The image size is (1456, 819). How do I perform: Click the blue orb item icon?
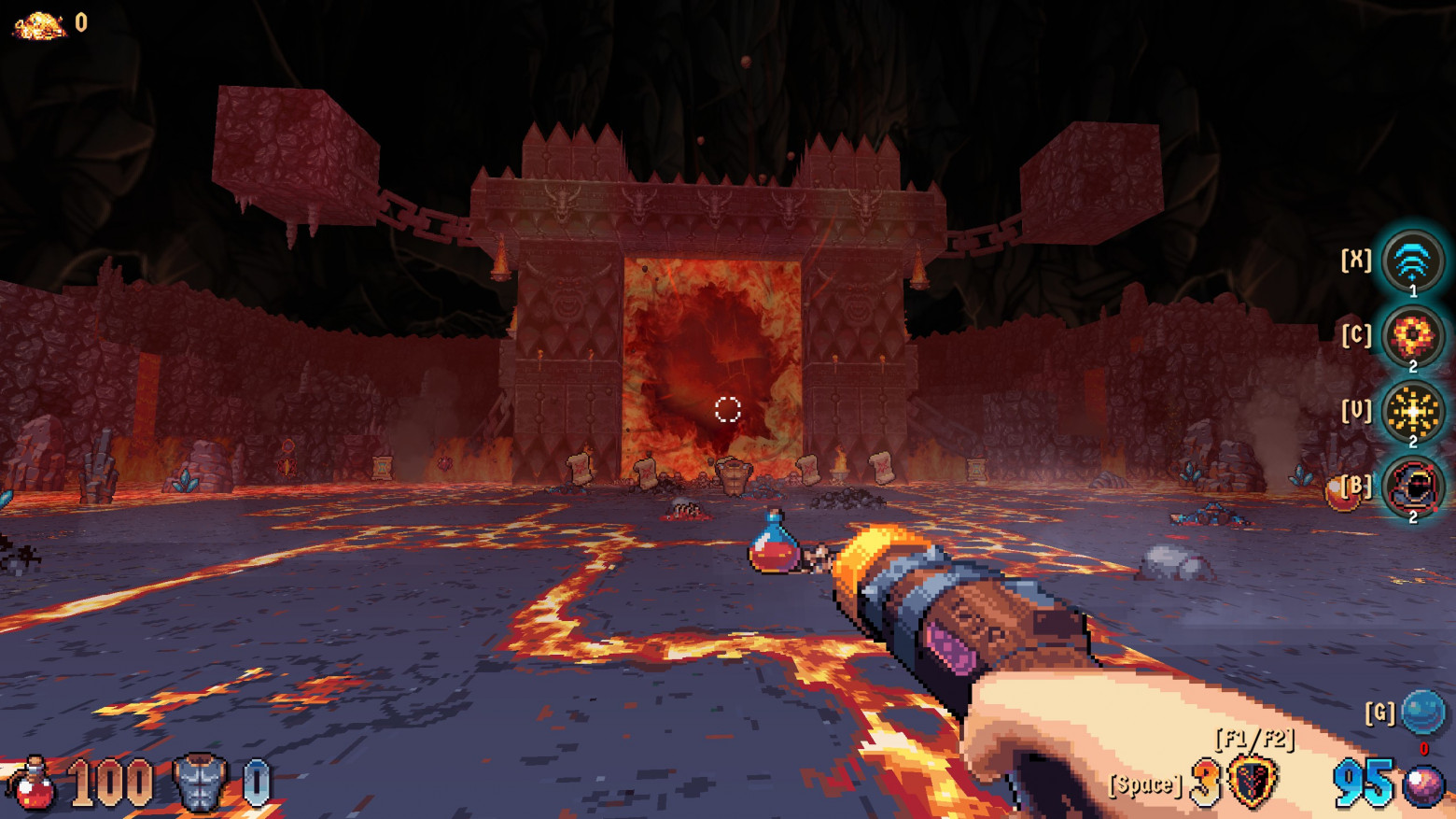tap(1423, 713)
